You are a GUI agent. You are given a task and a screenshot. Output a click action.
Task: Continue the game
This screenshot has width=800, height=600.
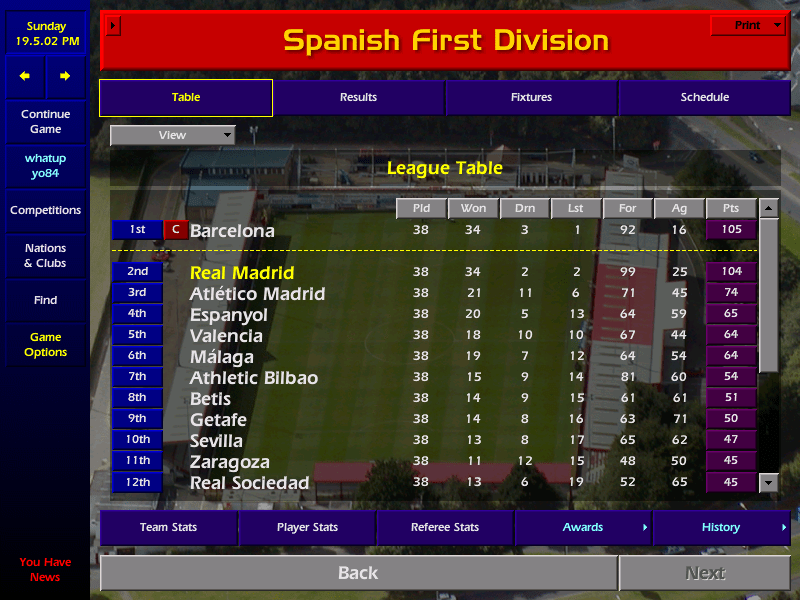coord(45,121)
